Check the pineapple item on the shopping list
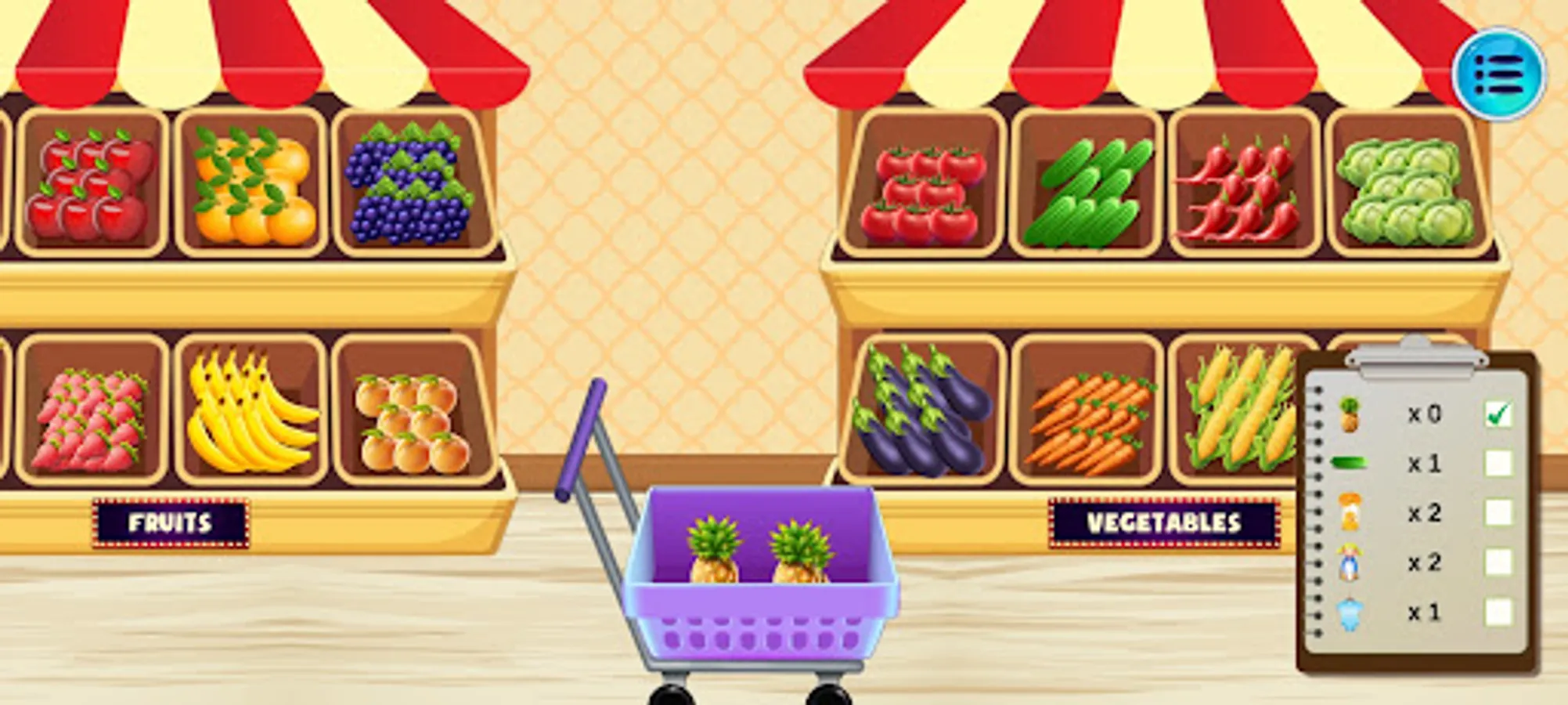This screenshot has width=1568, height=705. [1499, 414]
